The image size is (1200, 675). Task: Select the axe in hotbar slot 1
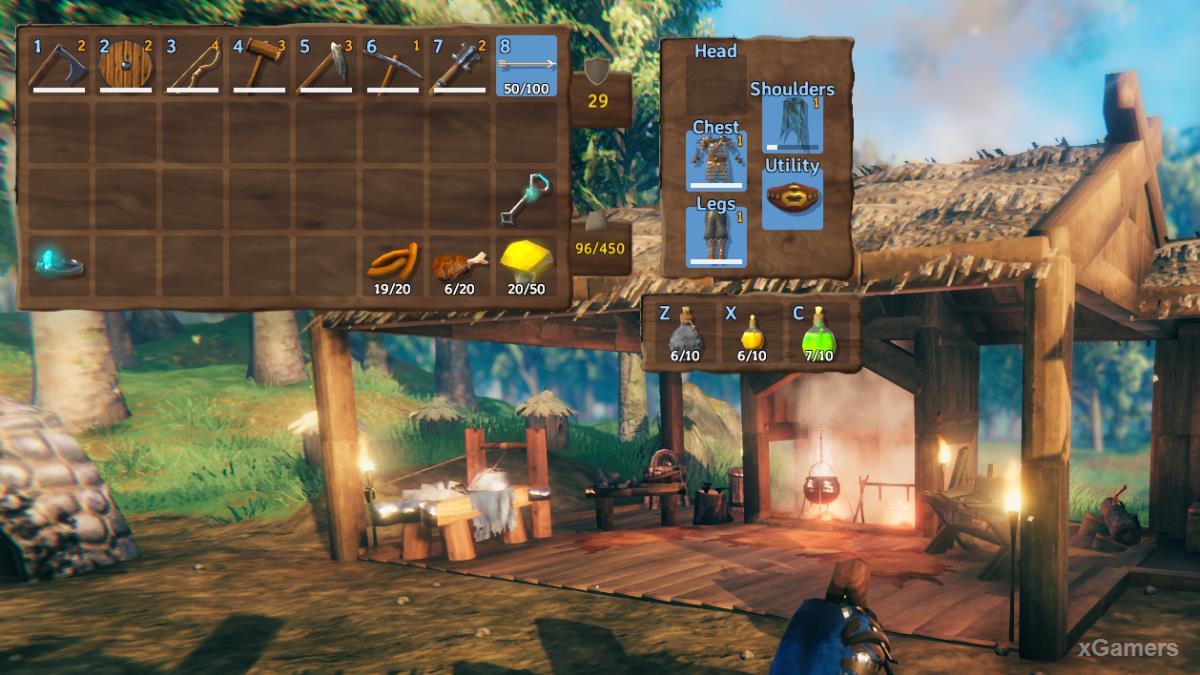click(59, 66)
